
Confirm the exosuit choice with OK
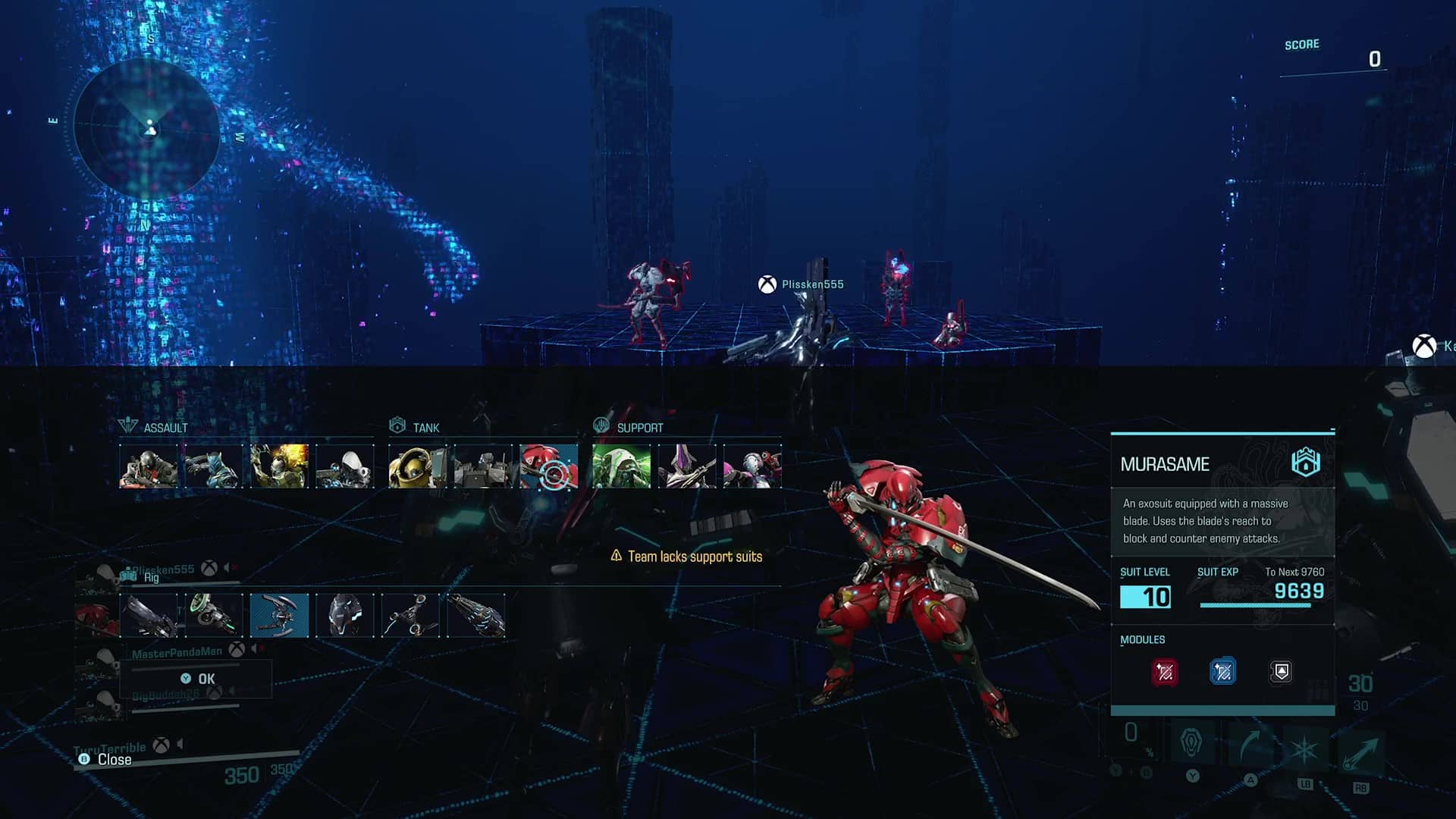[x=198, y=679]
